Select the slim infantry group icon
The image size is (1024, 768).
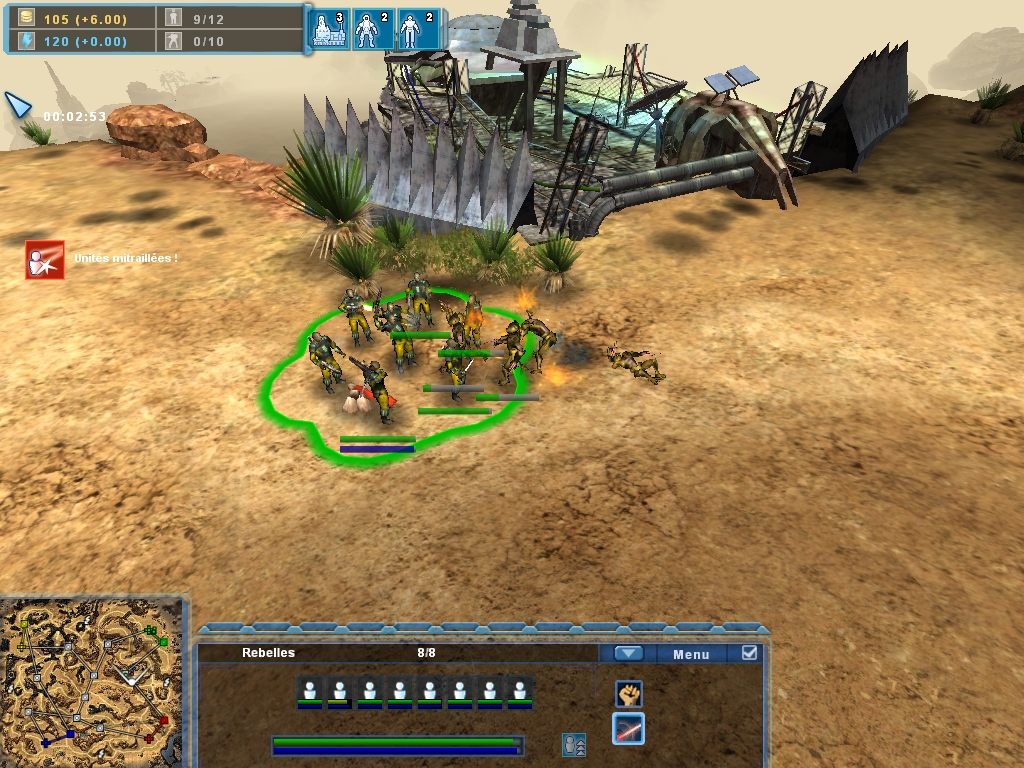click(x=412, y=31)
